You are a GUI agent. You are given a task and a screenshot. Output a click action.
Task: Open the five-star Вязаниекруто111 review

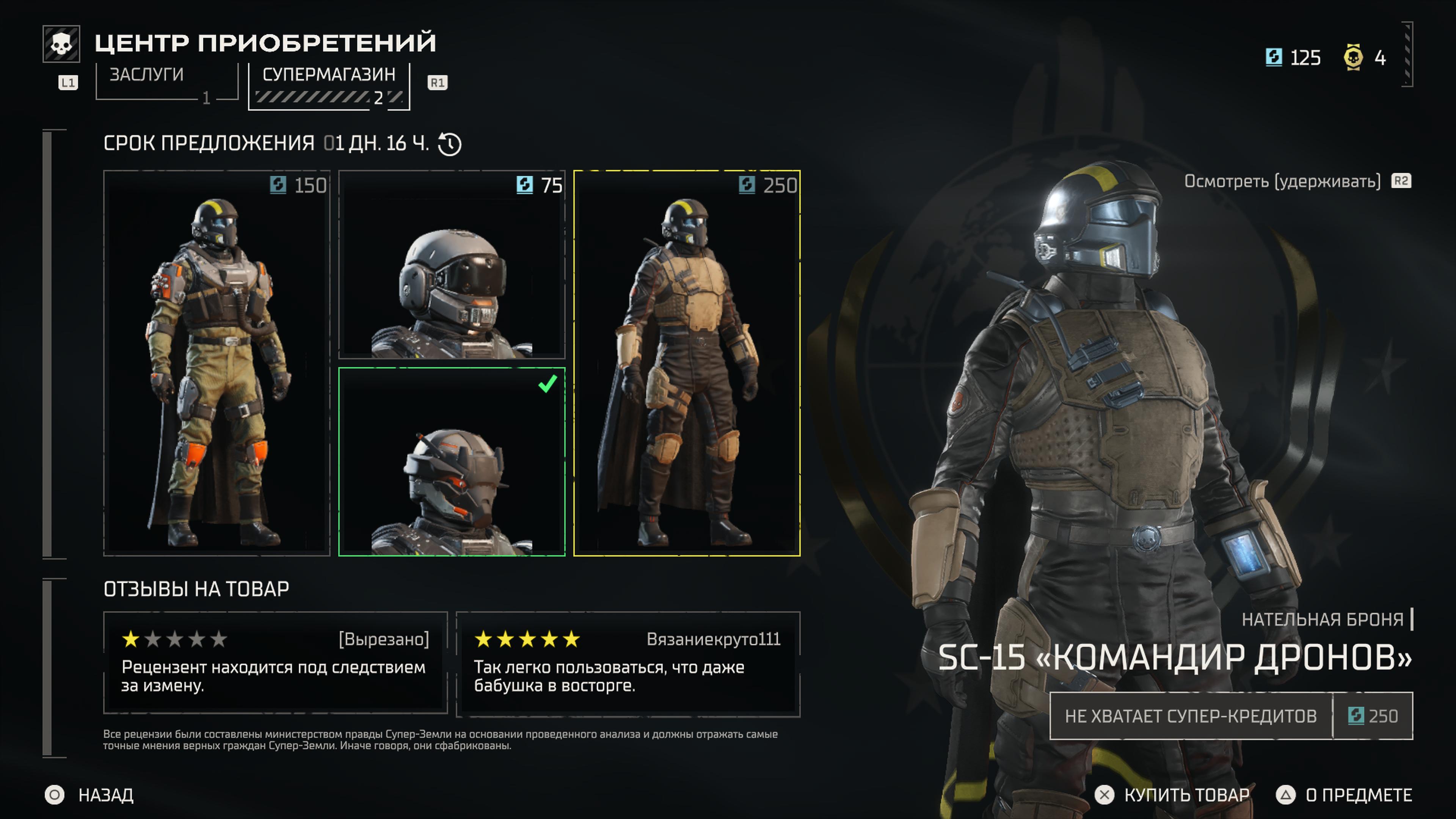(628, 662)
